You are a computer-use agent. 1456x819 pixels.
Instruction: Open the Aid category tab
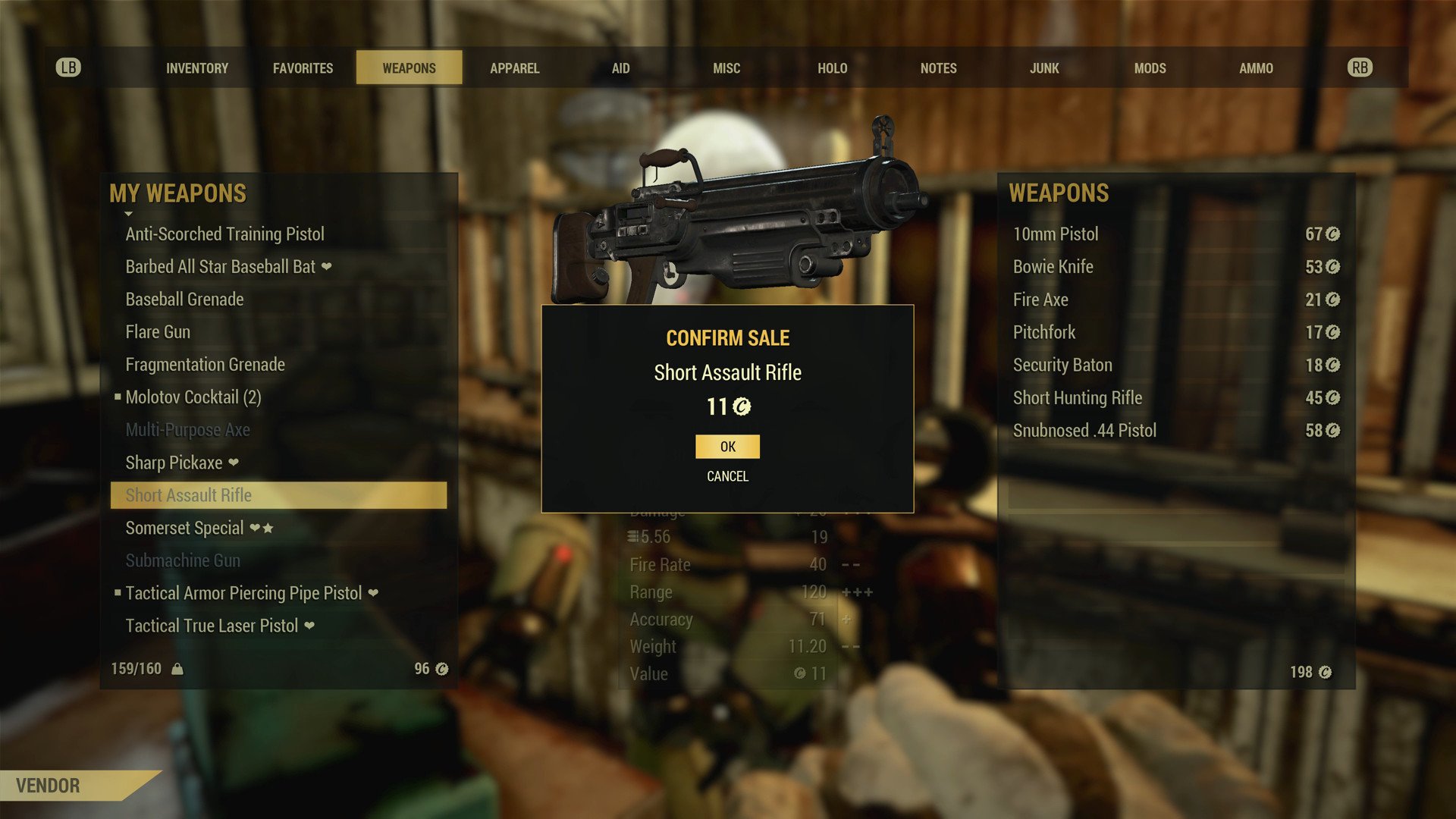[620, 68]
